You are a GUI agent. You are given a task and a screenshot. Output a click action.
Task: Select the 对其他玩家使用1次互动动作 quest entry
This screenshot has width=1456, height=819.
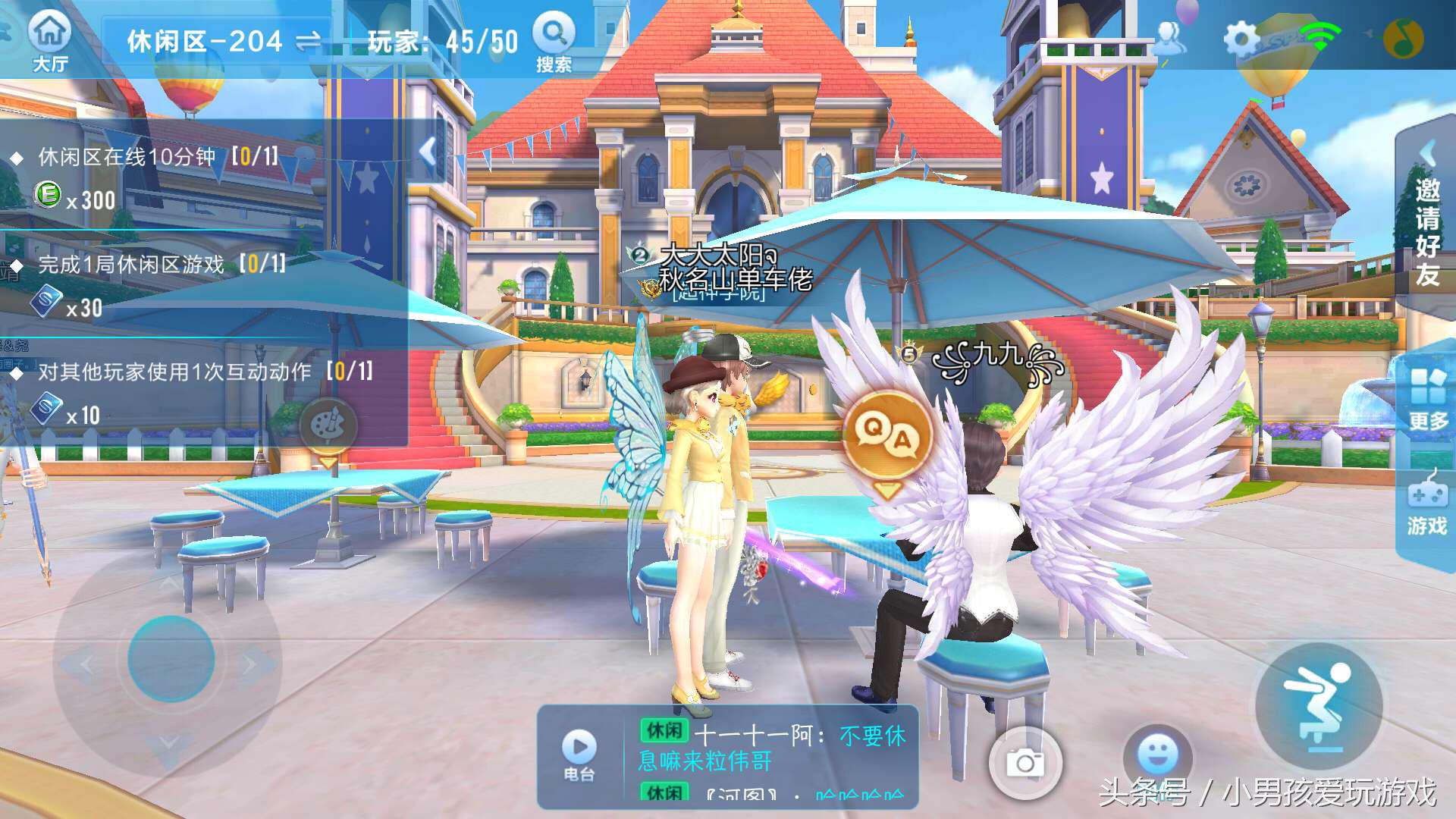pos(205,372)
